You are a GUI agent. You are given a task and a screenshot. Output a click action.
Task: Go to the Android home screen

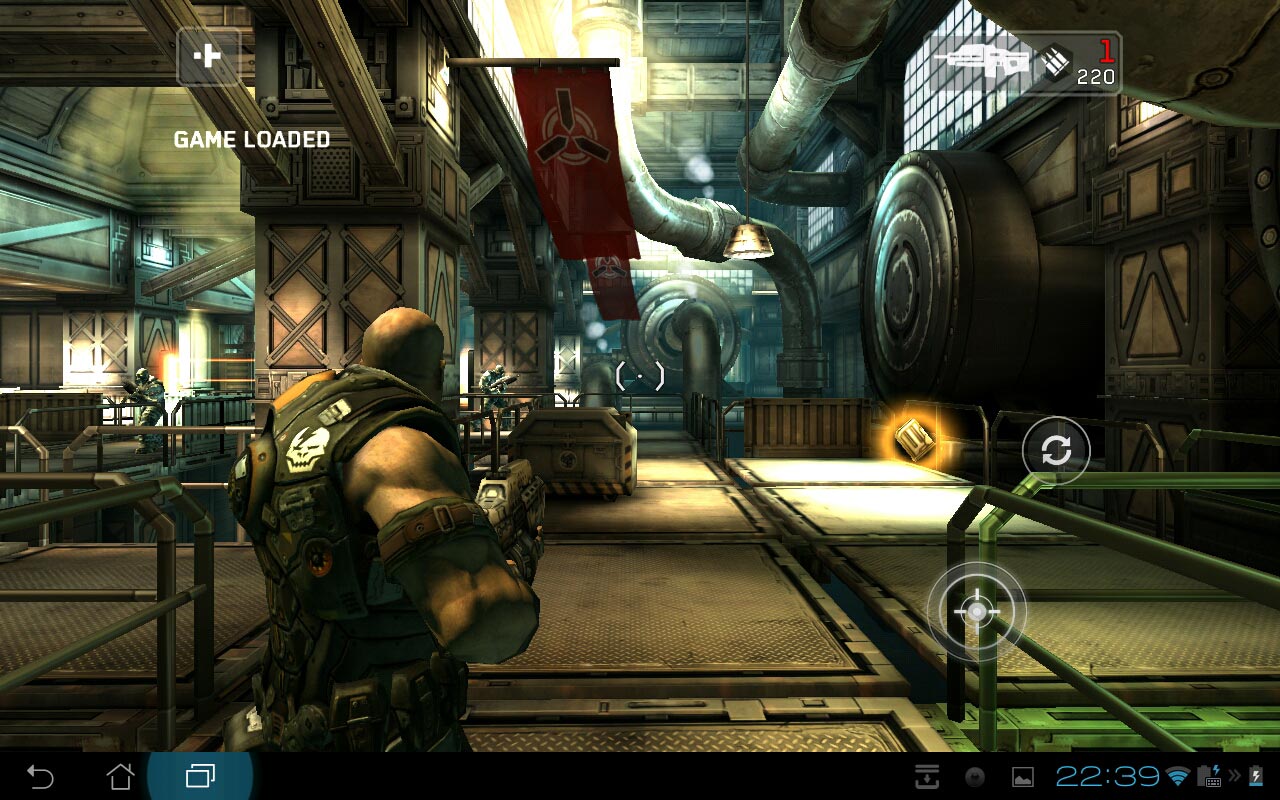tap(120, 776)
